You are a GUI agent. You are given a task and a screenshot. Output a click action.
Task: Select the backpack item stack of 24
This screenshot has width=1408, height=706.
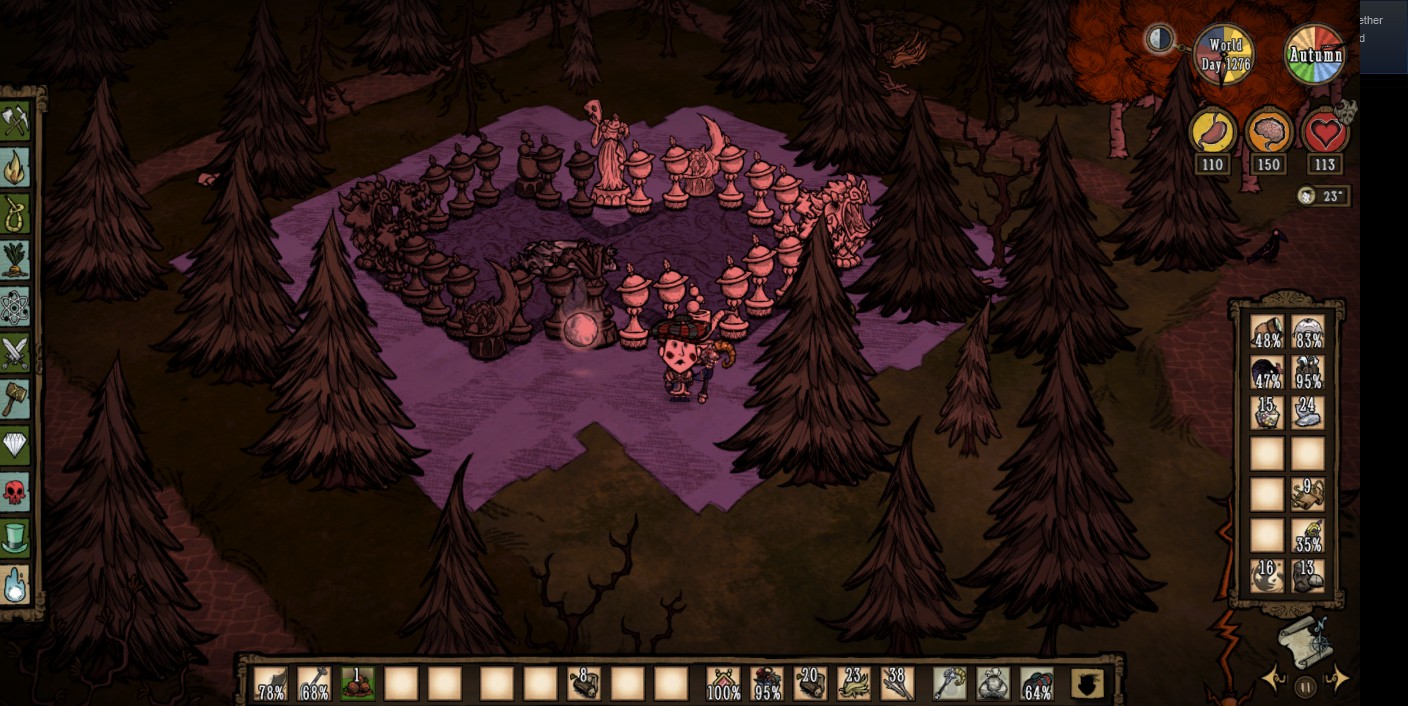pyautogui.click(x=1307, y=412)
